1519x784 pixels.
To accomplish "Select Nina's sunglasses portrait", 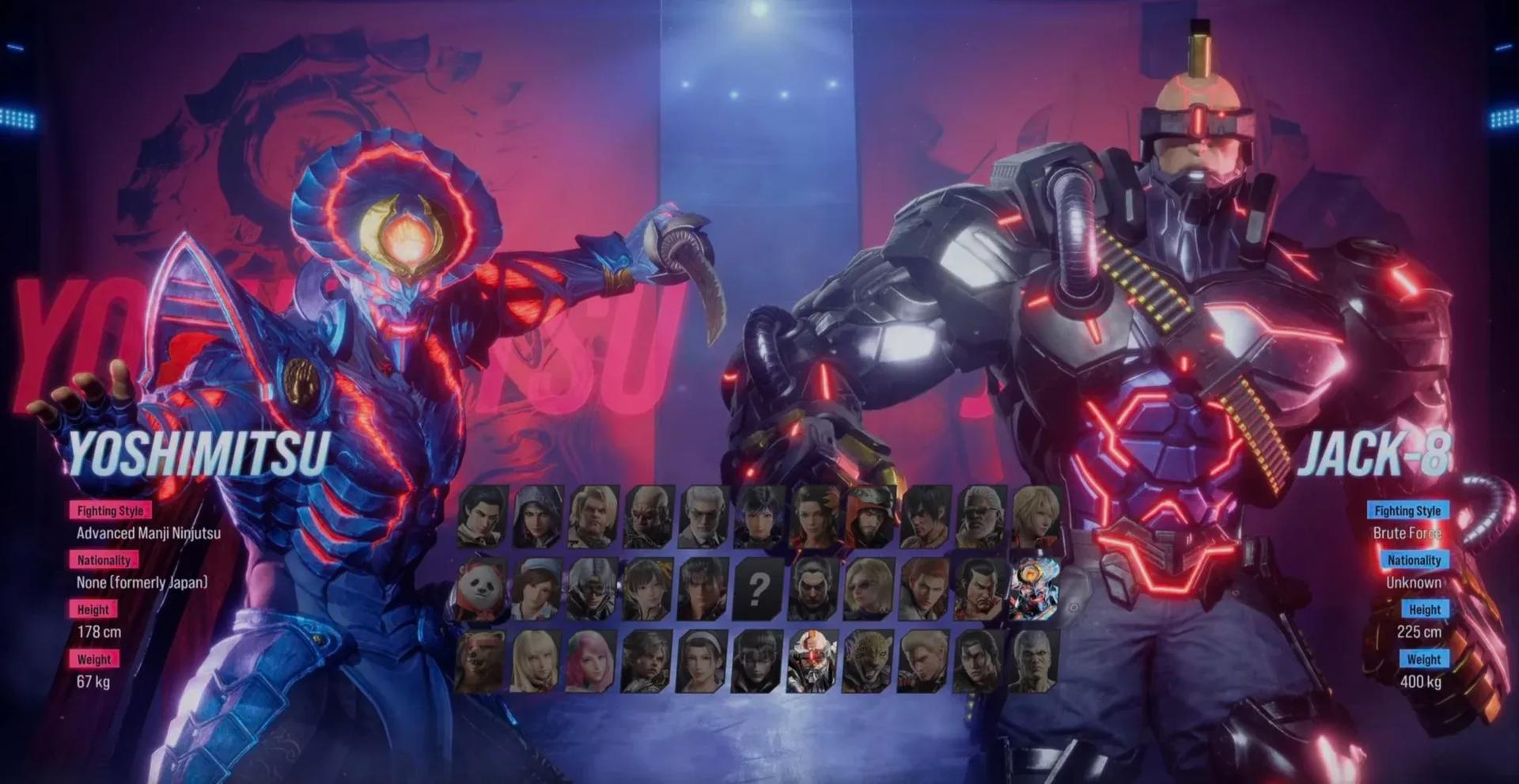I will (x=868, y=589).
